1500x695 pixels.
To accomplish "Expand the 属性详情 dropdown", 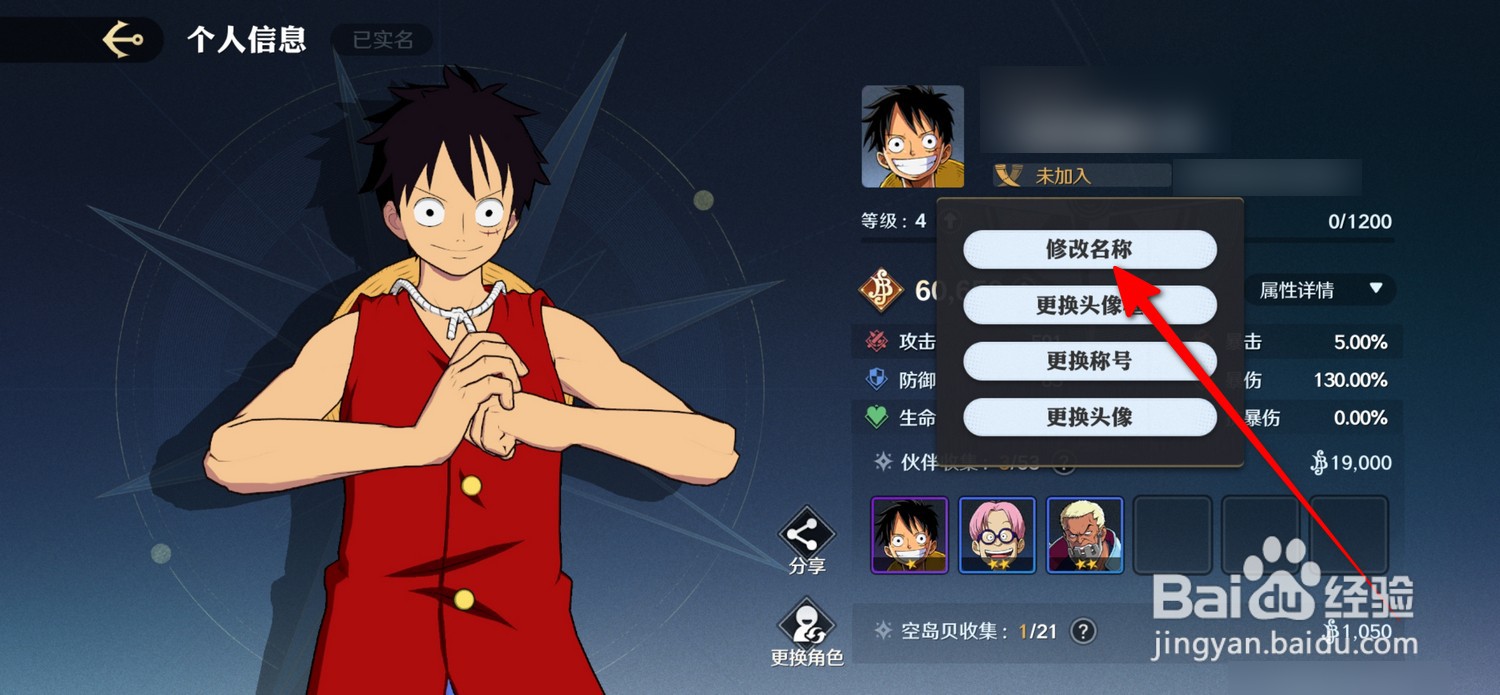I will [x=1321, y=290].
